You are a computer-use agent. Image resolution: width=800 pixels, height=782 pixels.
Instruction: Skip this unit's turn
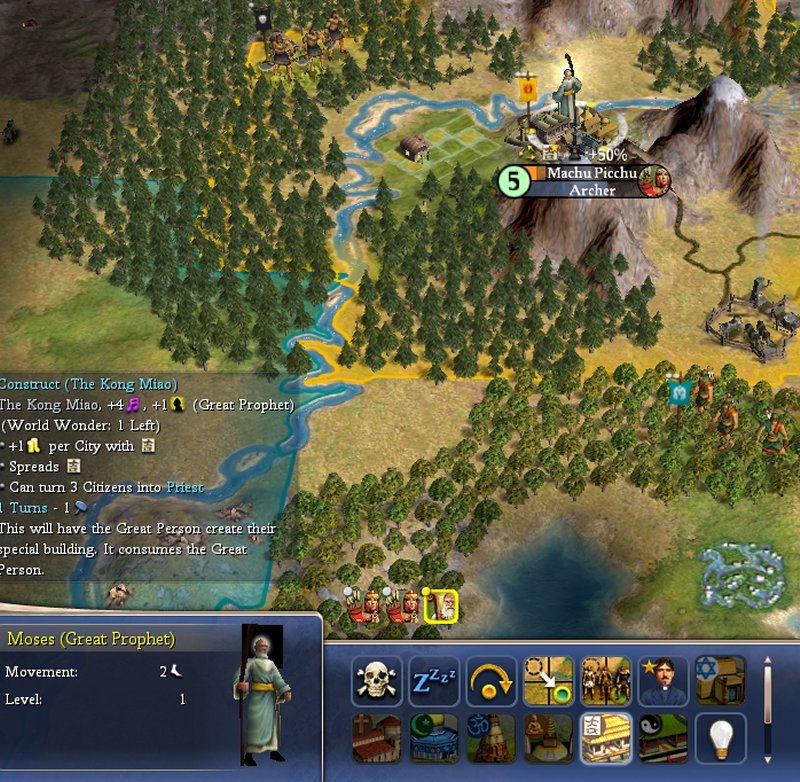491,682
